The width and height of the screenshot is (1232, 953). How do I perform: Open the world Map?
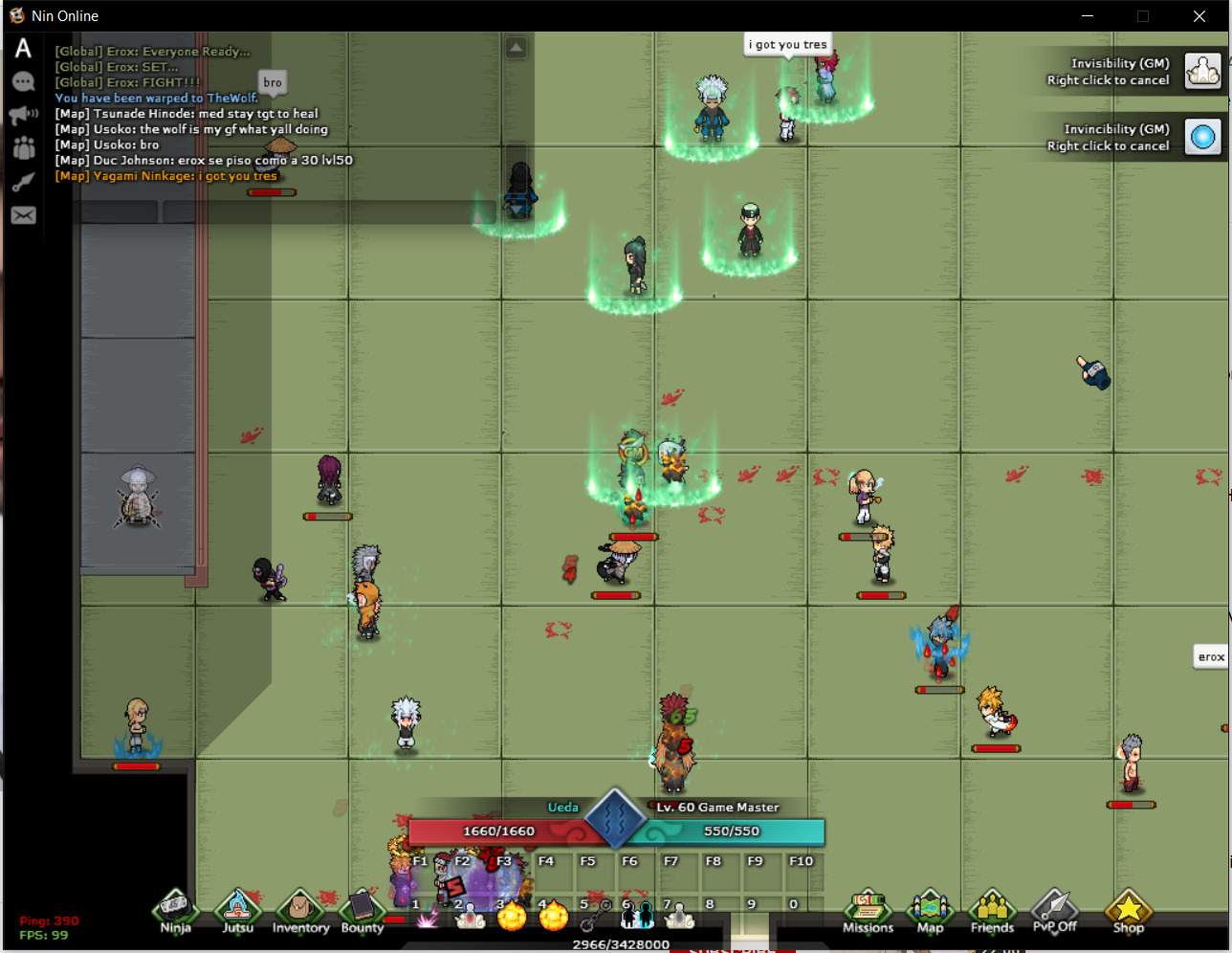pos(930,910)
